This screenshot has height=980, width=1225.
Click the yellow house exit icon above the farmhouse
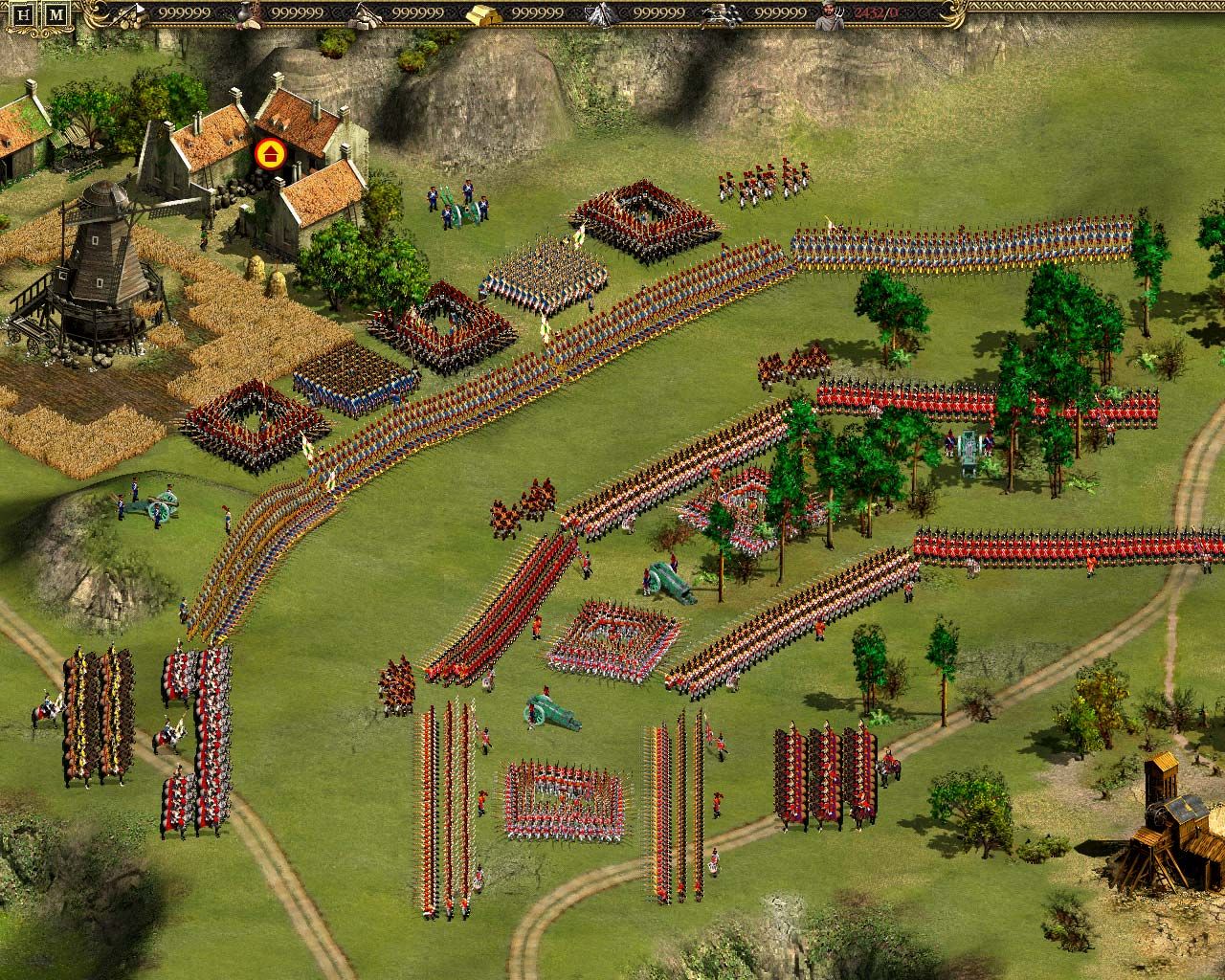[x=269, y=153]
